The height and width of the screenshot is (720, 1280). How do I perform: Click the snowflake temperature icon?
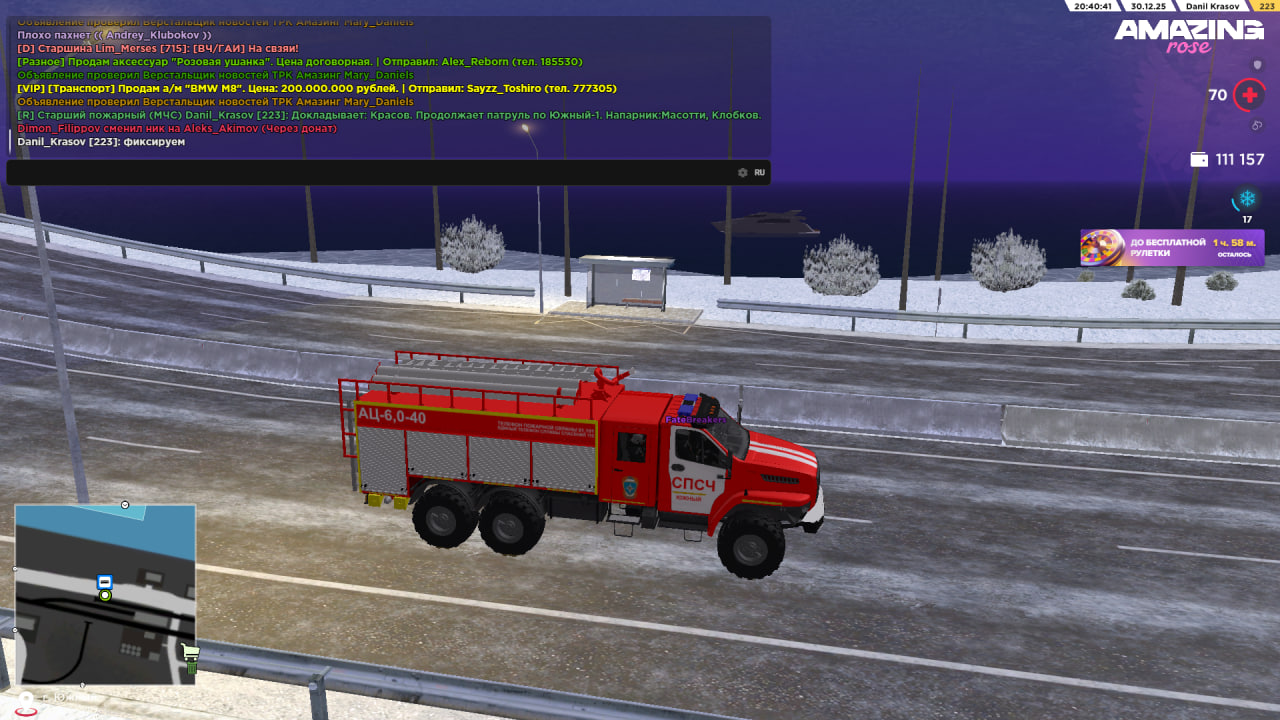[1247, 198]
